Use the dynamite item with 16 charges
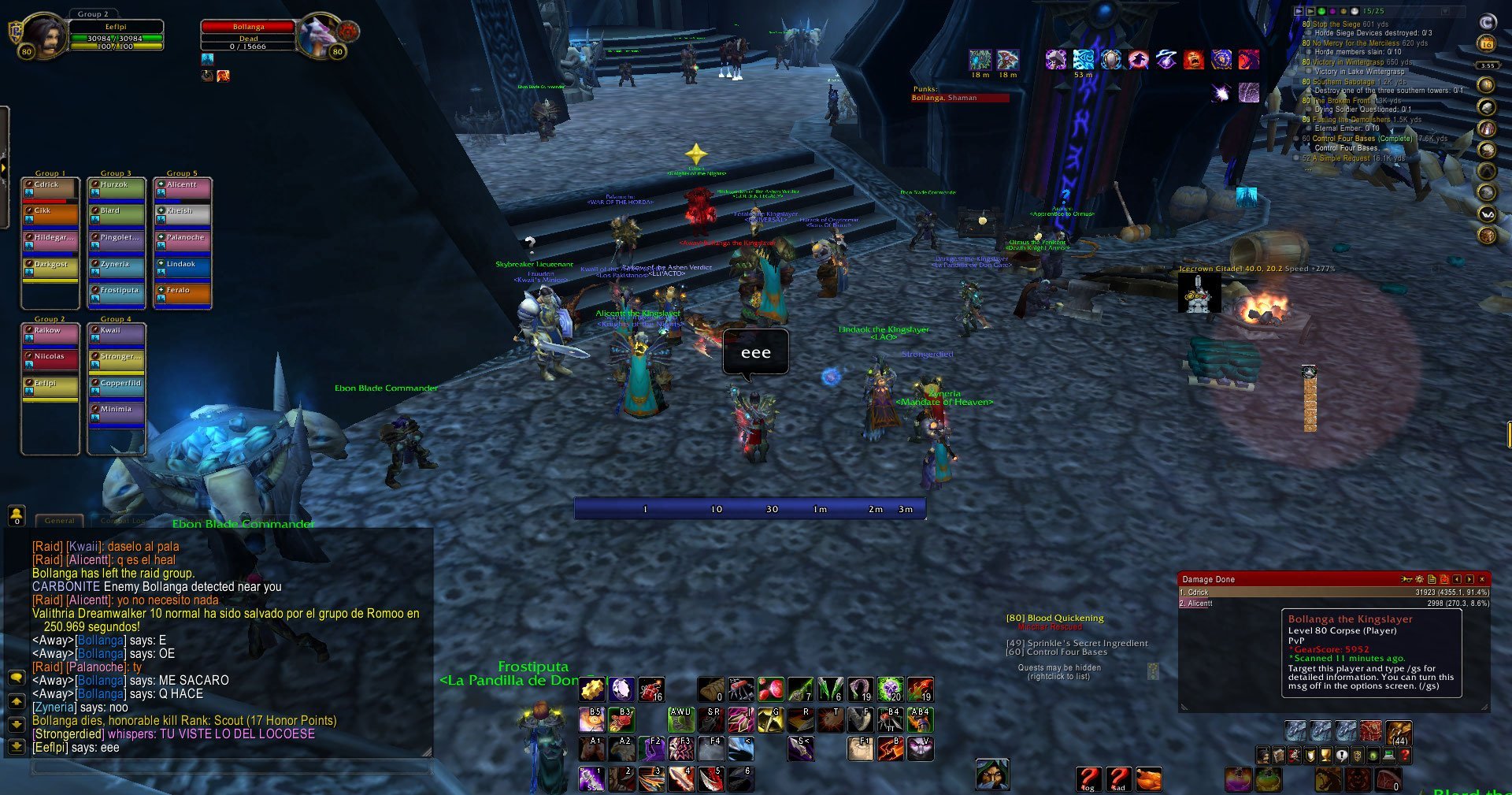This screenshot has height=795, width=1512. [650, 690]
